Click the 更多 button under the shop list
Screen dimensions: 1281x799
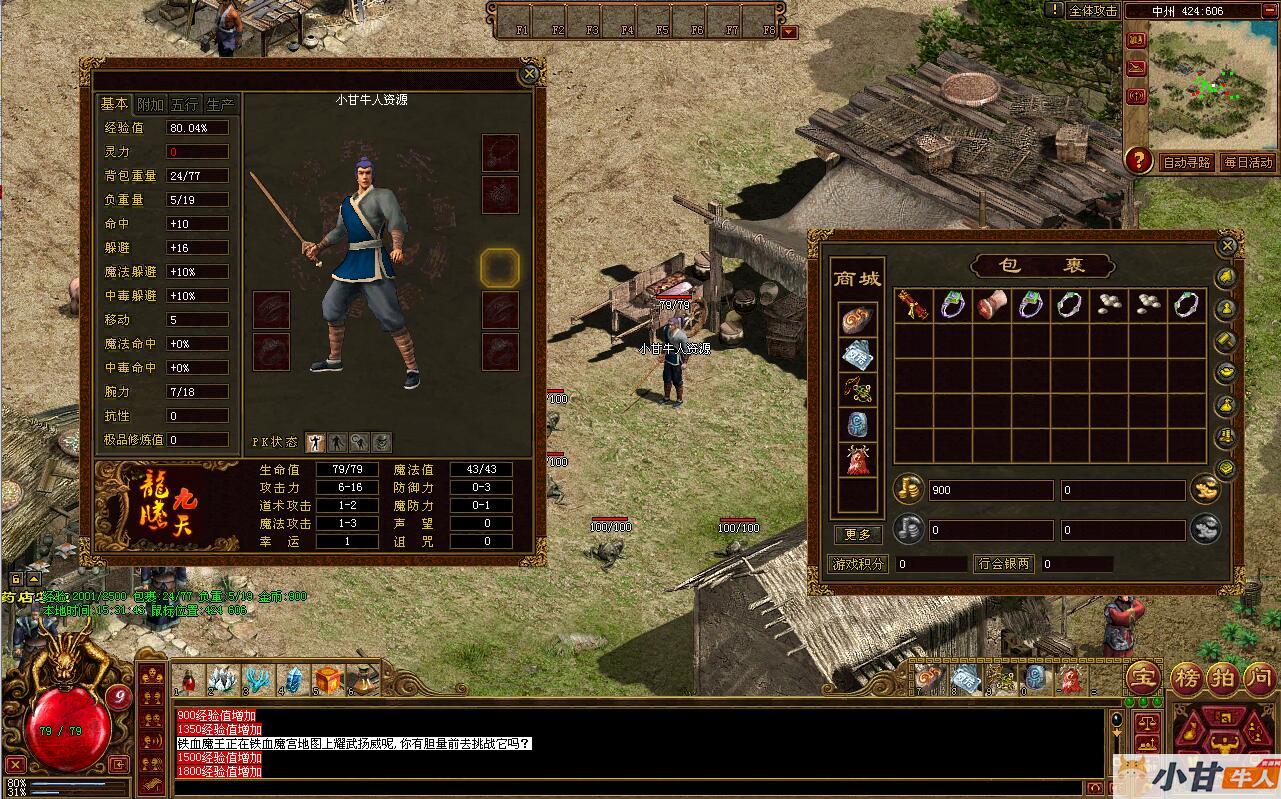(858, 535)
